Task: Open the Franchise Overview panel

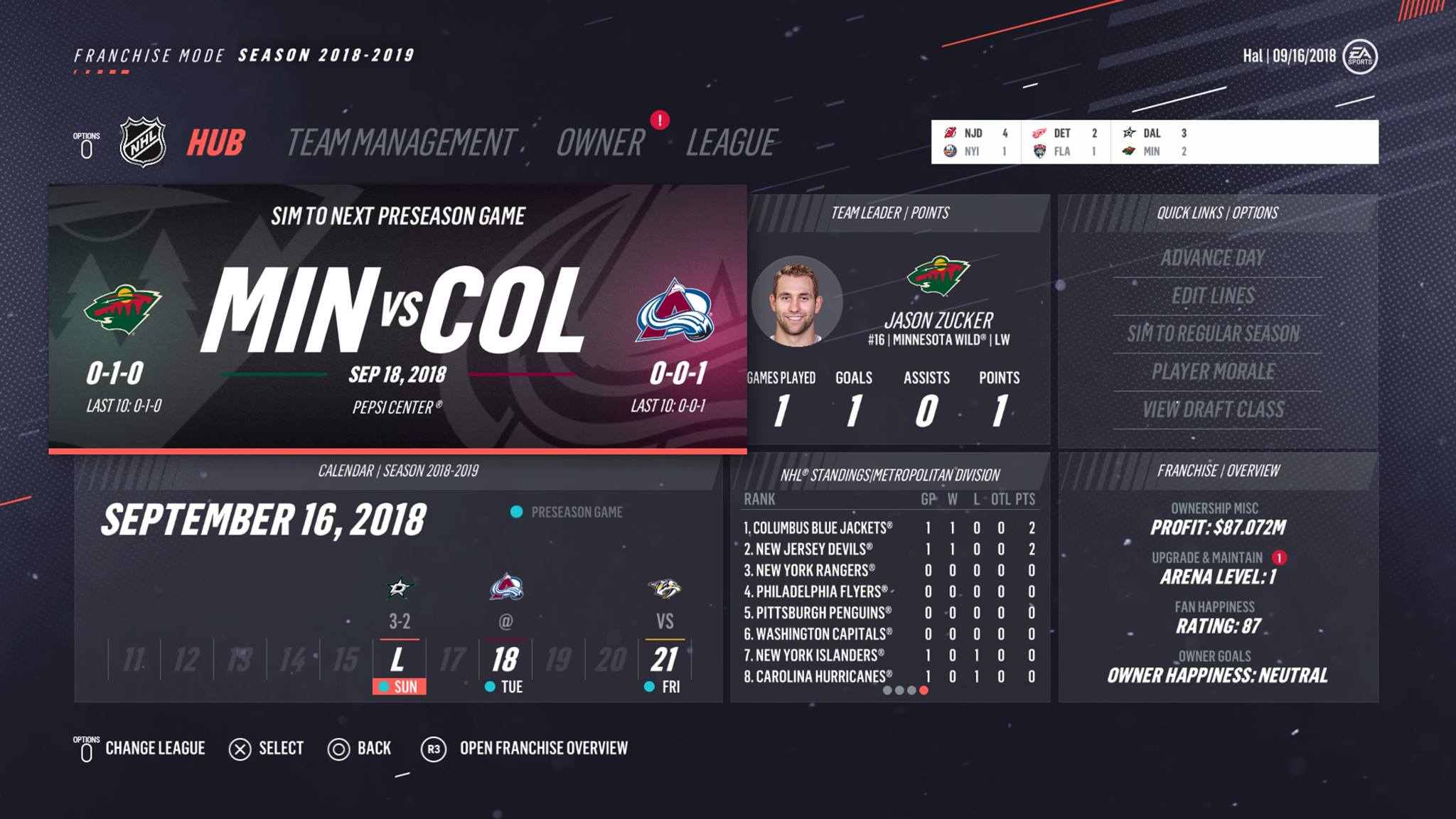Action: pos(1218,577)
